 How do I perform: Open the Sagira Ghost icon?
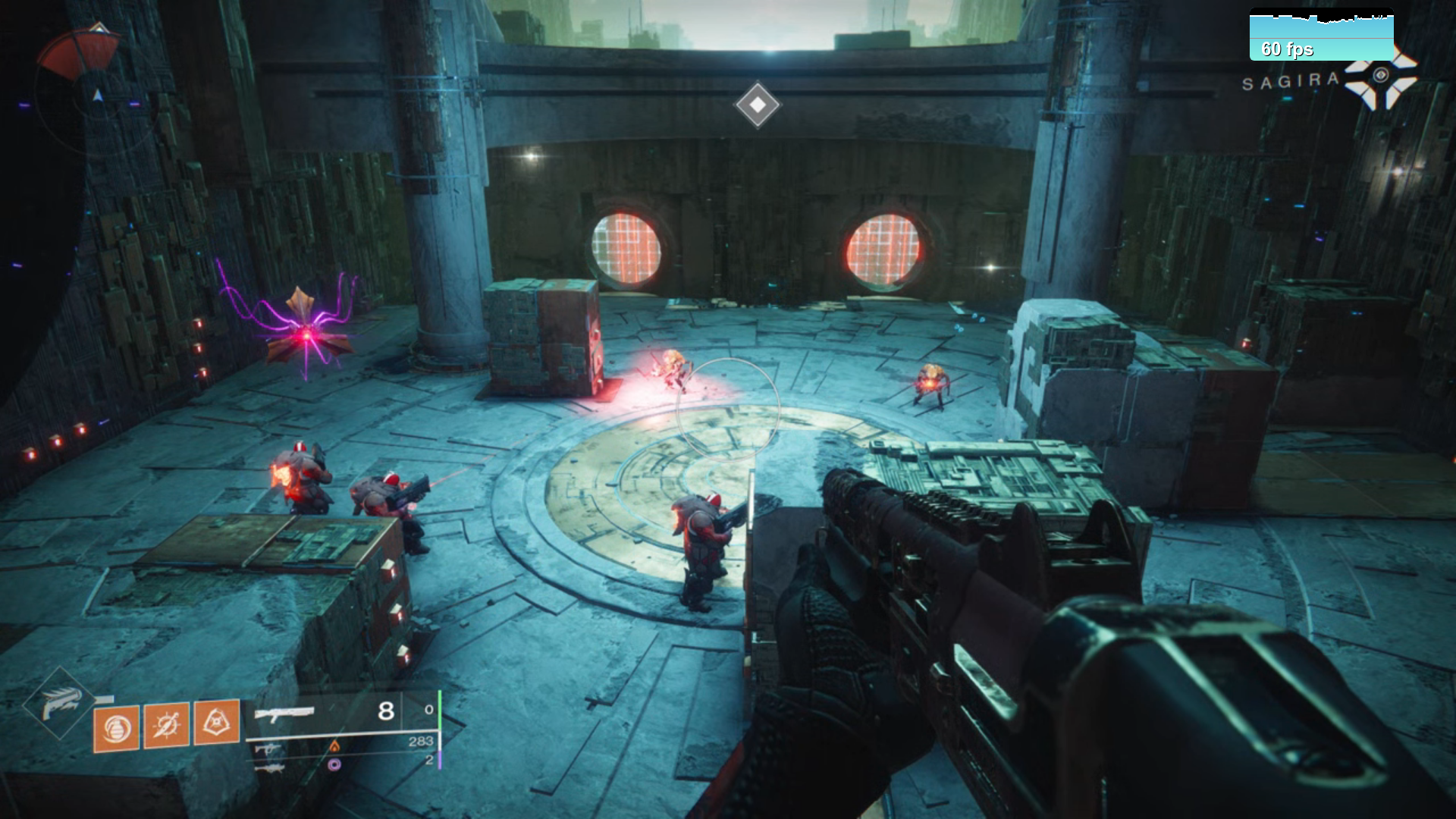1380,77
